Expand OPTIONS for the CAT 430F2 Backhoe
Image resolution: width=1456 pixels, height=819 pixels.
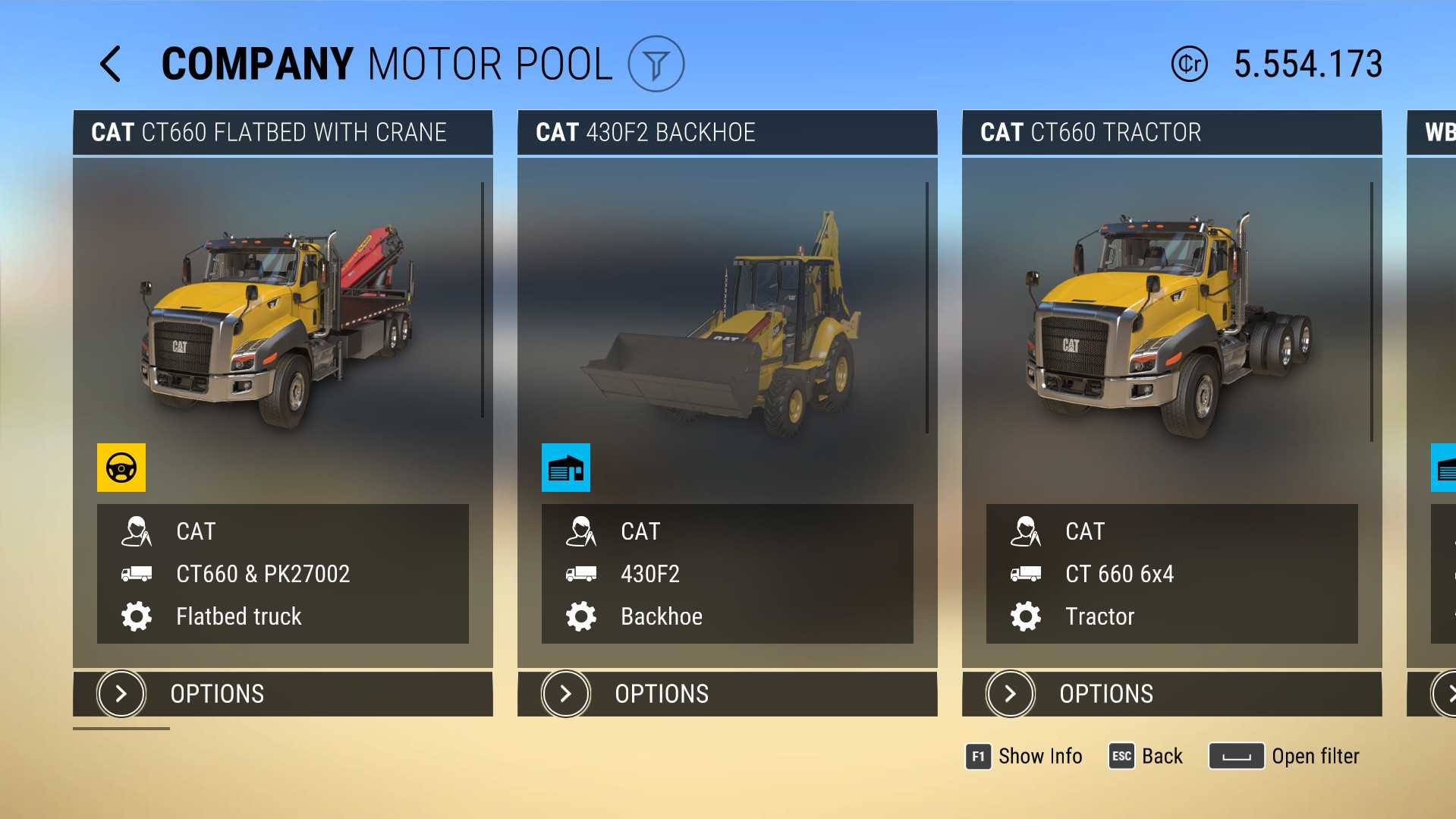tap(727, 693)
